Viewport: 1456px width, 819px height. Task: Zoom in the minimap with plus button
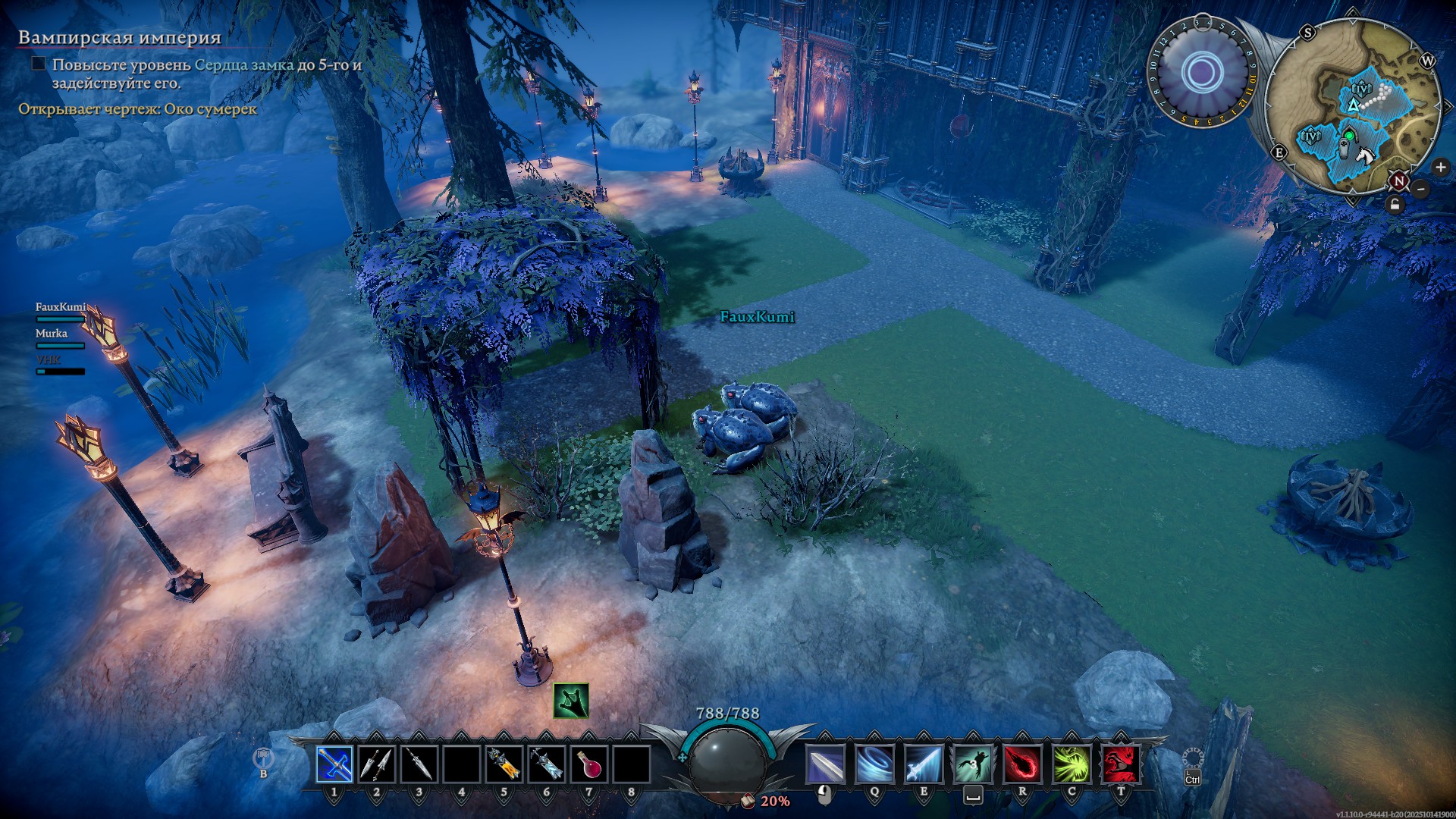click(x=1440, y=168)
